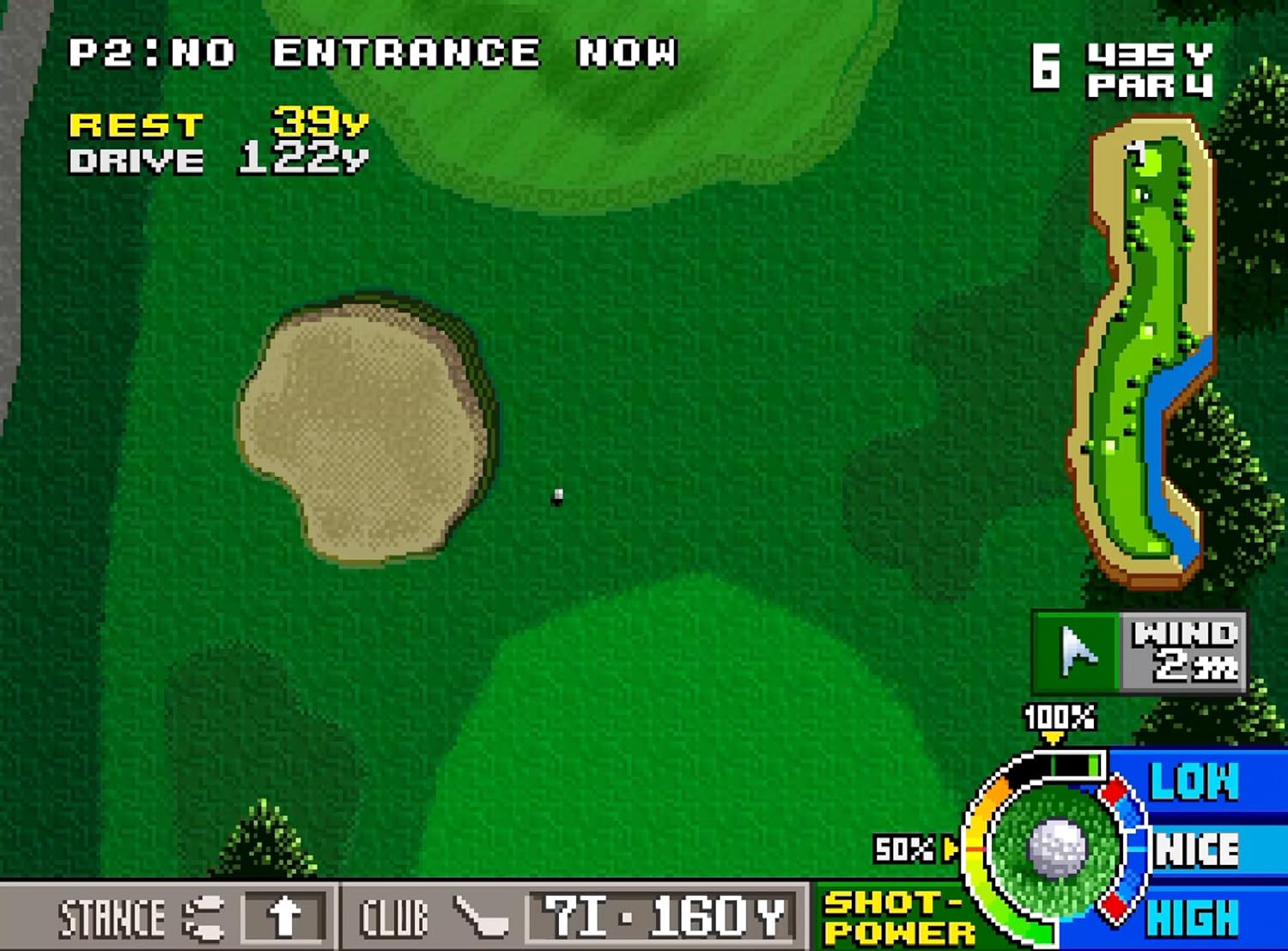Toggle the NICE impact zone selector
1288x951 pixels.
[x=1195, y=850]
